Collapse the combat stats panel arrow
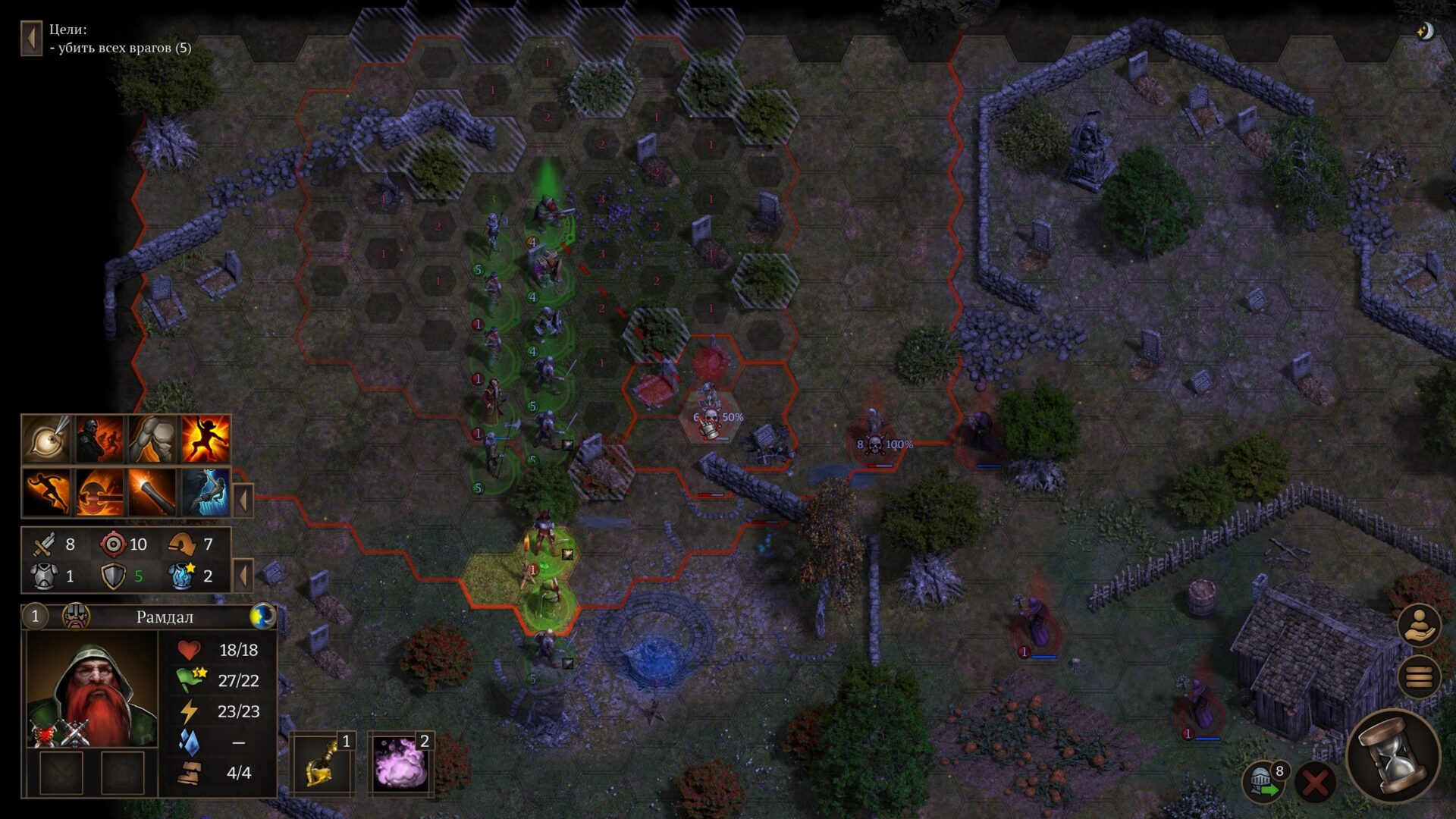The image size is (1456, 819). (243, 576)
